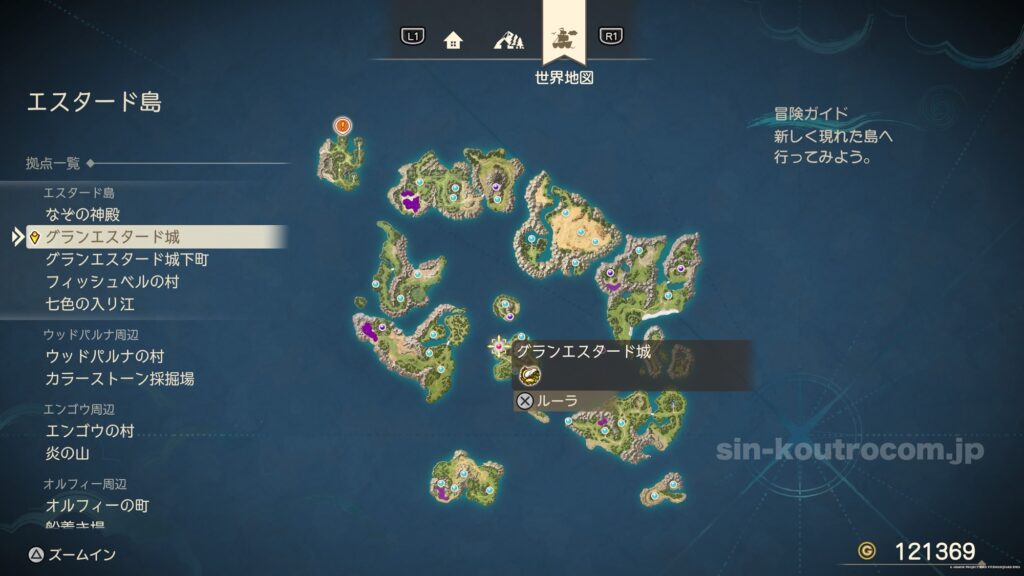Select the ship icon world map tab

(x=564, y=40)
